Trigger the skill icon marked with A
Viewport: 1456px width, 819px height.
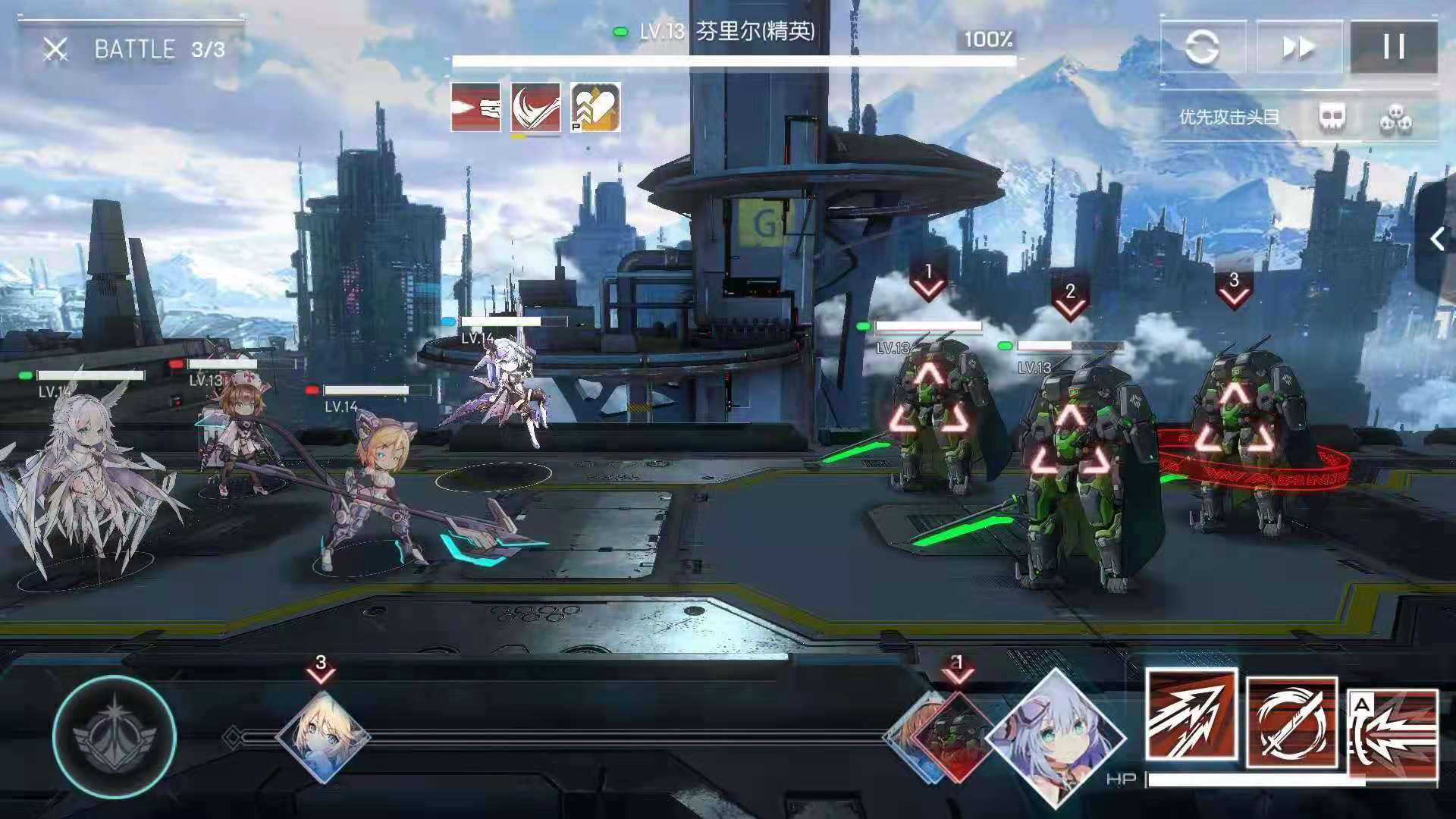[x=1394, y=733]
